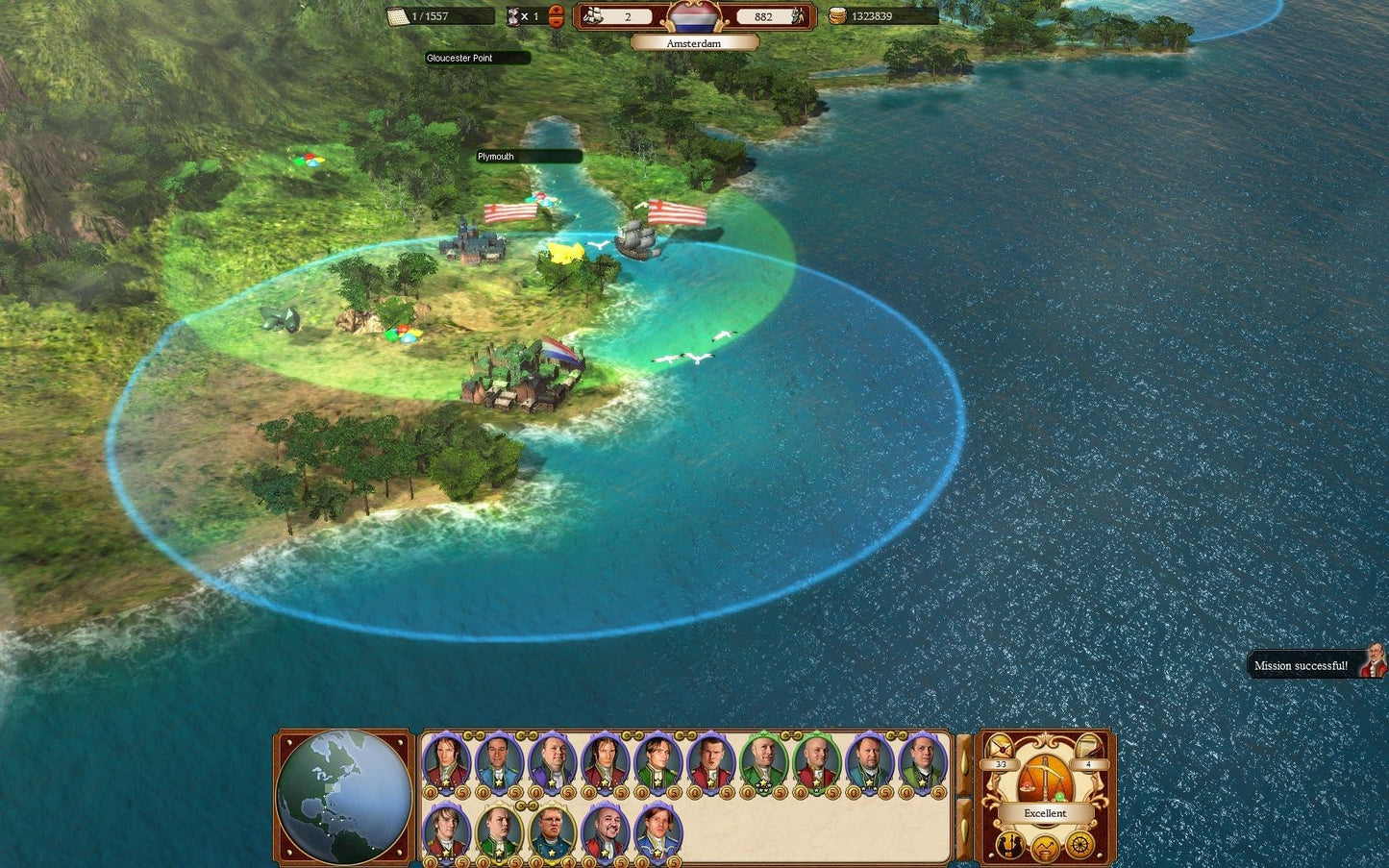Open the messages scroll at top left
This screenshot has height=868, width=1389.
pos(398,16)
